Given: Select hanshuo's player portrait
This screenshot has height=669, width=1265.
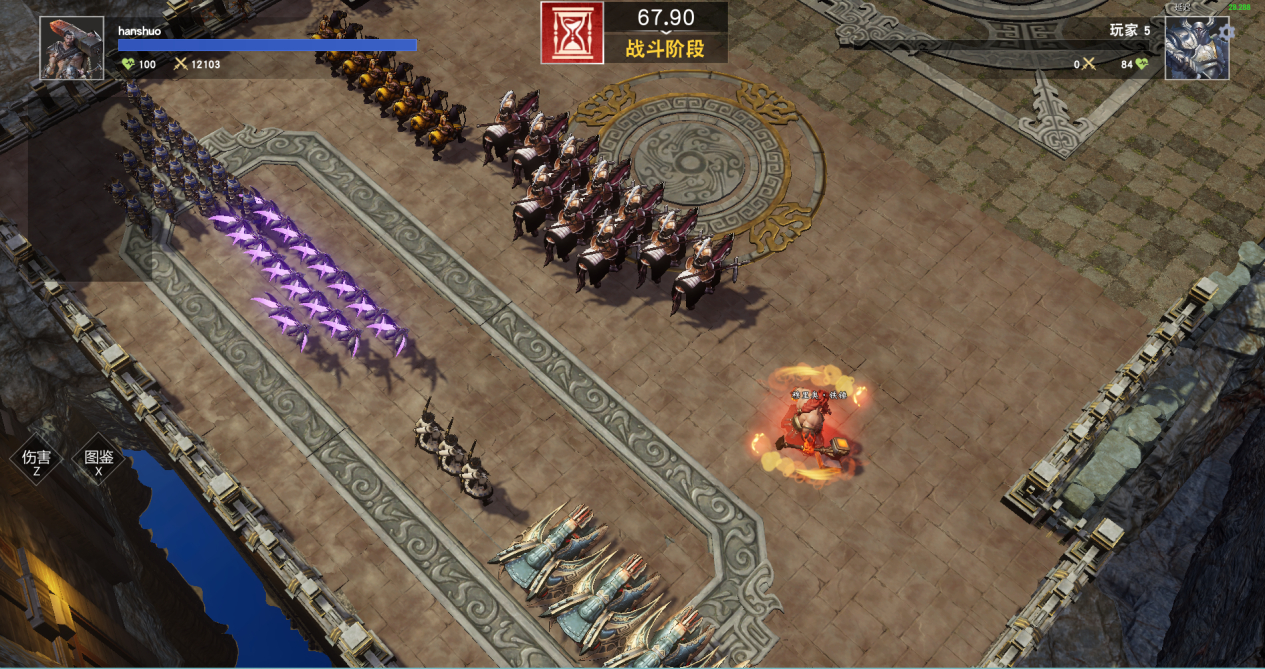Looking at the screenshot, I should coord(72,48).
